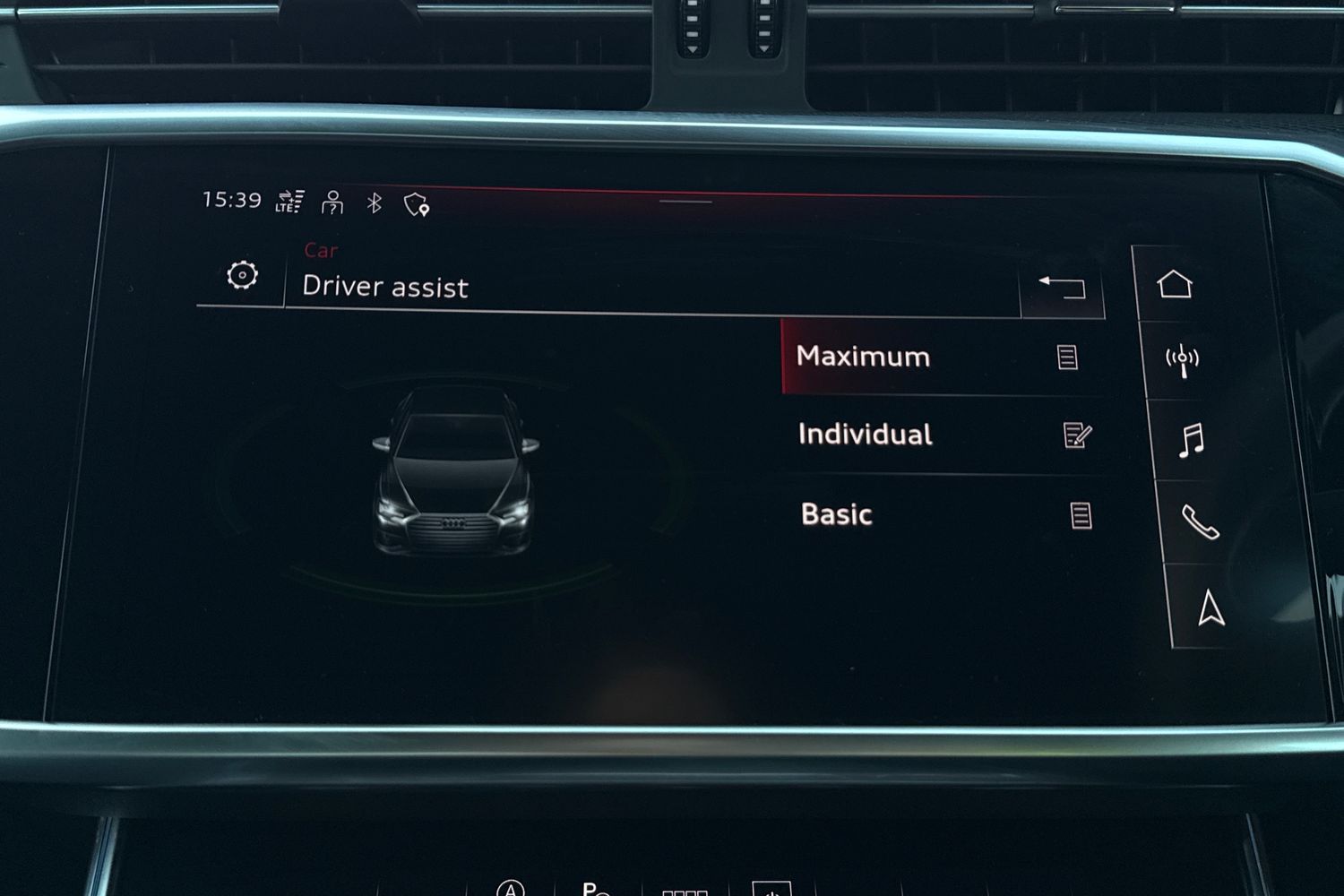The width and height of the screenshot is (1344, 896).
Task: Open the Home screen
Action: pyautogui.click(x=1175, y=285)
